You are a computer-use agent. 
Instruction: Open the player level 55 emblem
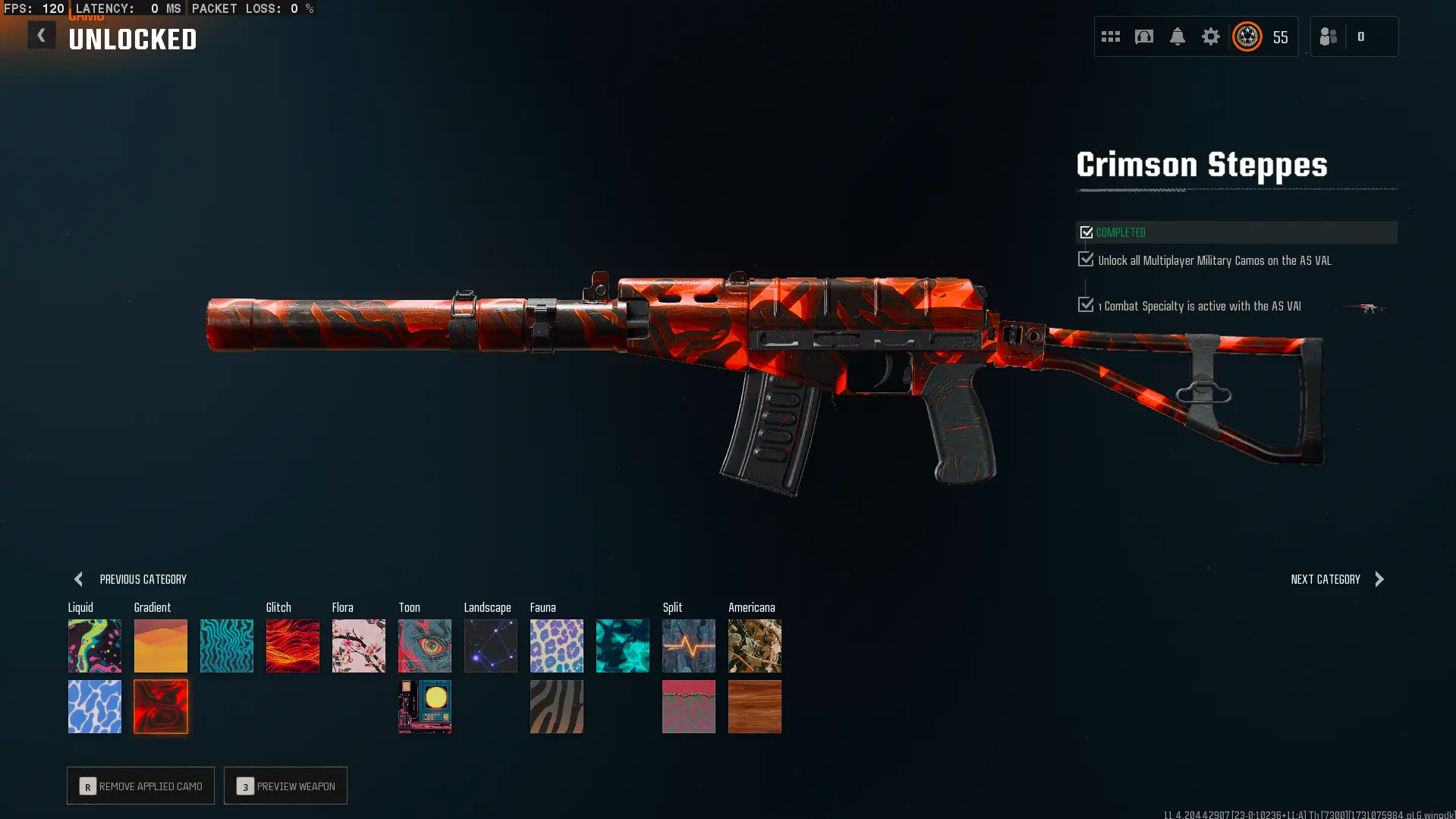1247,36
